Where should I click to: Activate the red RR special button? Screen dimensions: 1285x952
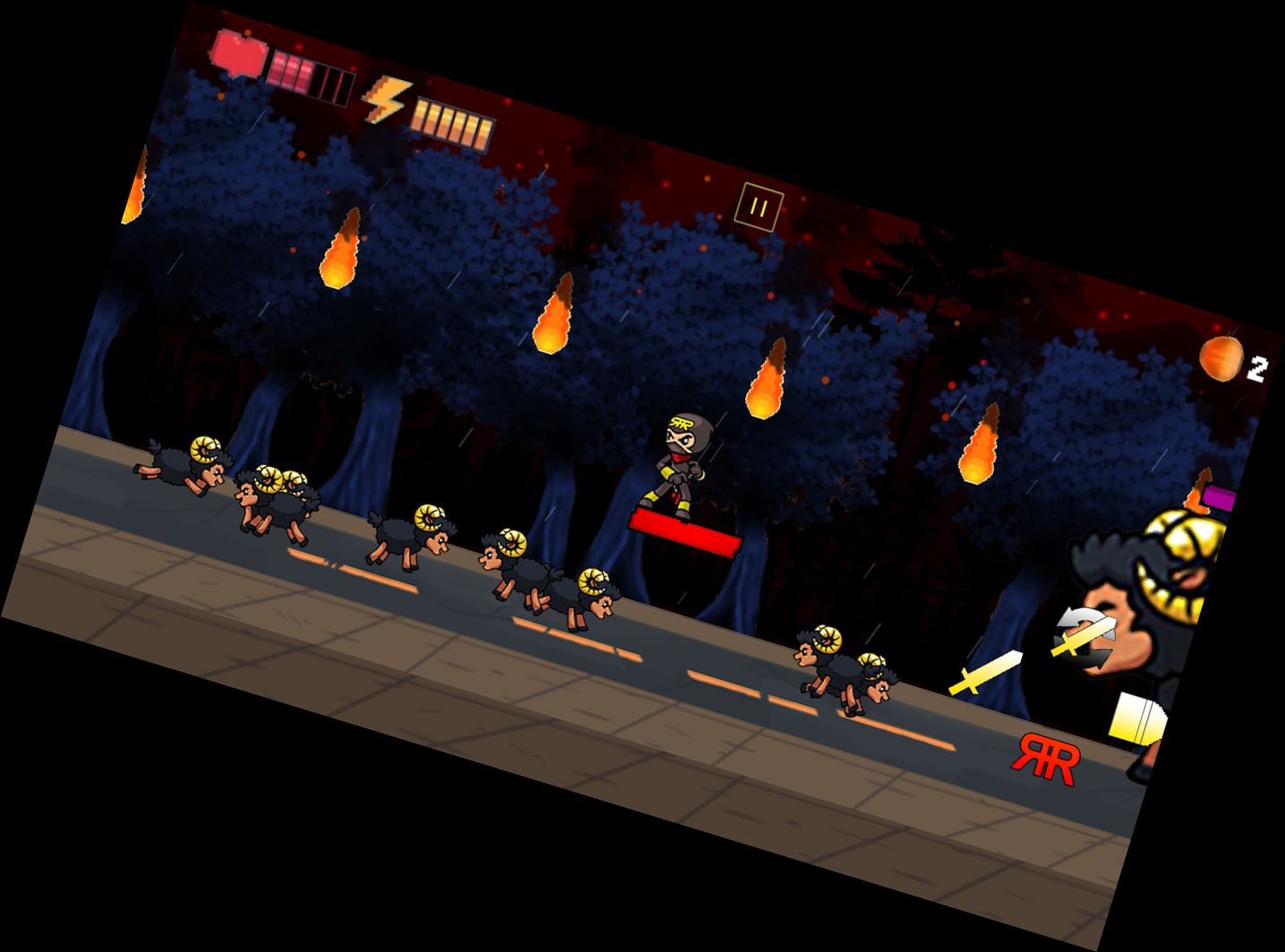tap(1046, 759)
